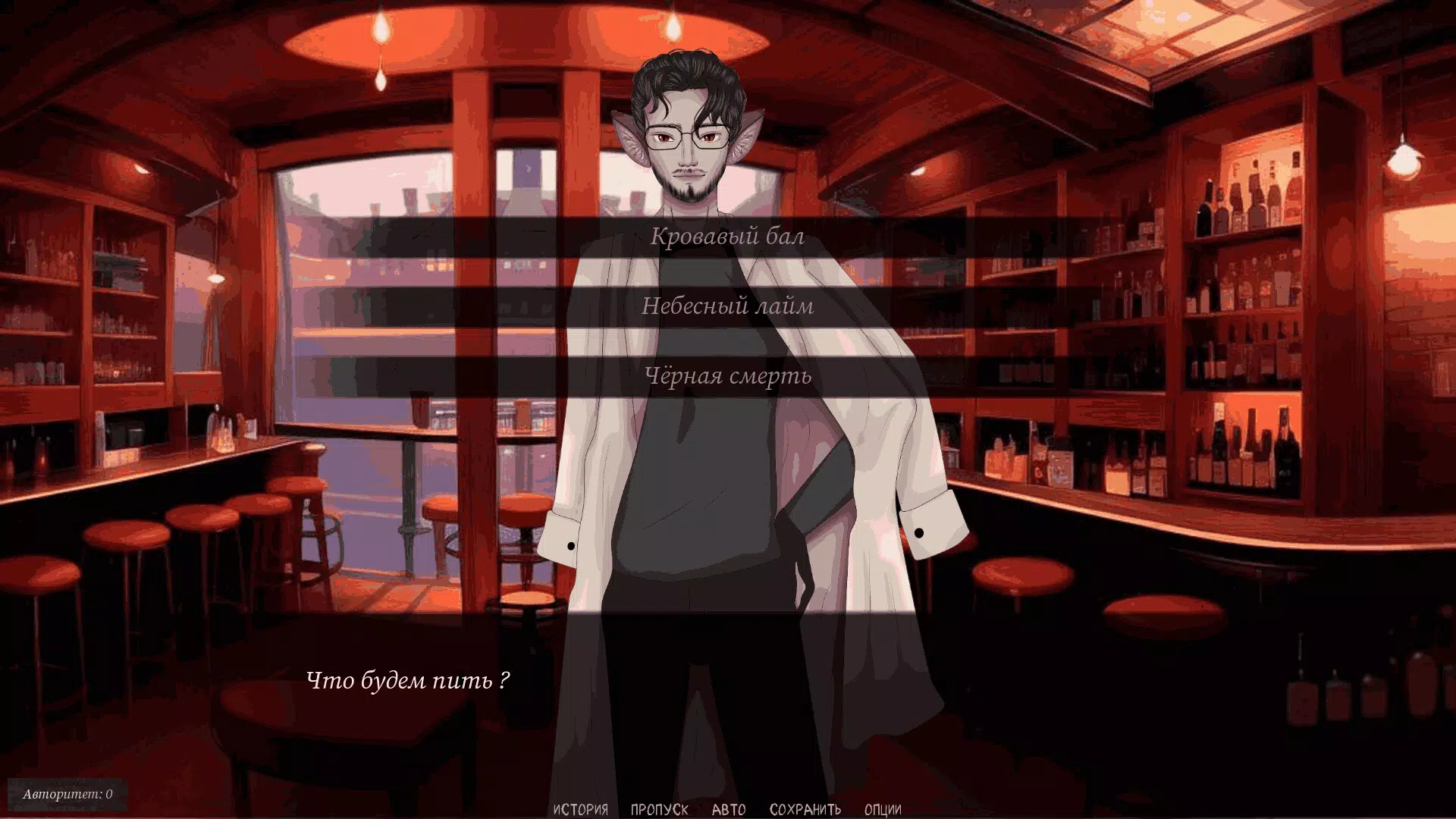The image size is (1456, 819).
Task: Activate the Пропуск skip button
Action: pos(659,809)
